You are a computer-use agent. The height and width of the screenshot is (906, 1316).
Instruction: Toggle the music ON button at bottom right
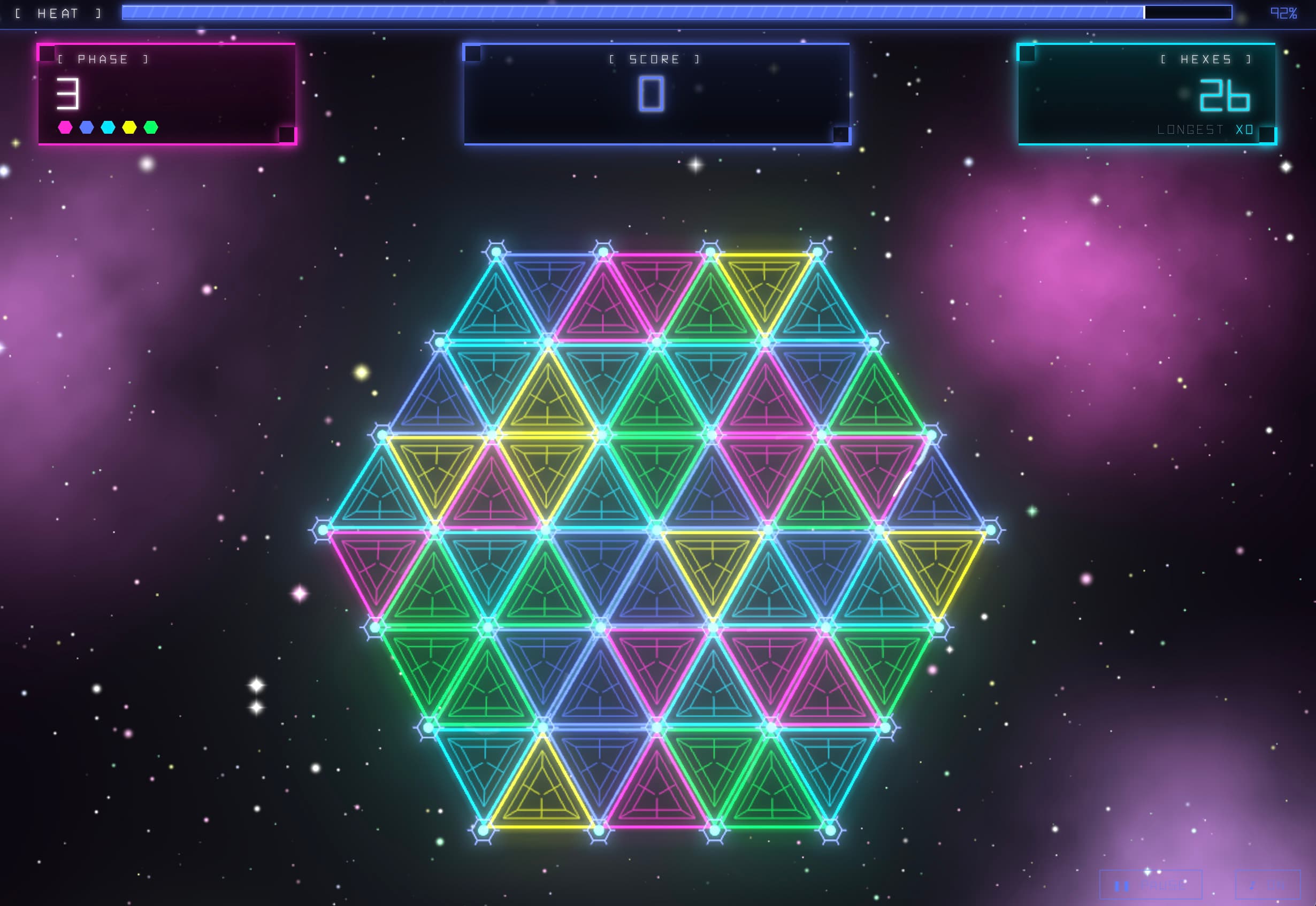(x=1269, y=885)
